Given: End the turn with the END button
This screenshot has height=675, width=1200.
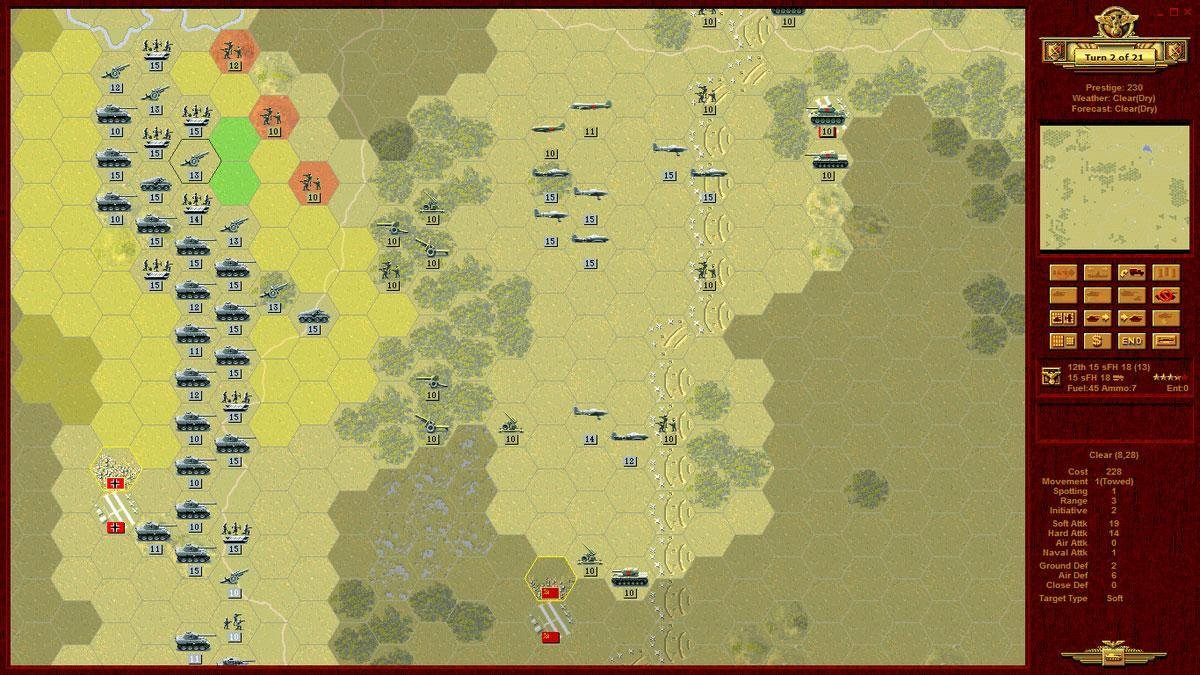Looking at the screenshot, I should coord(1132,341).
